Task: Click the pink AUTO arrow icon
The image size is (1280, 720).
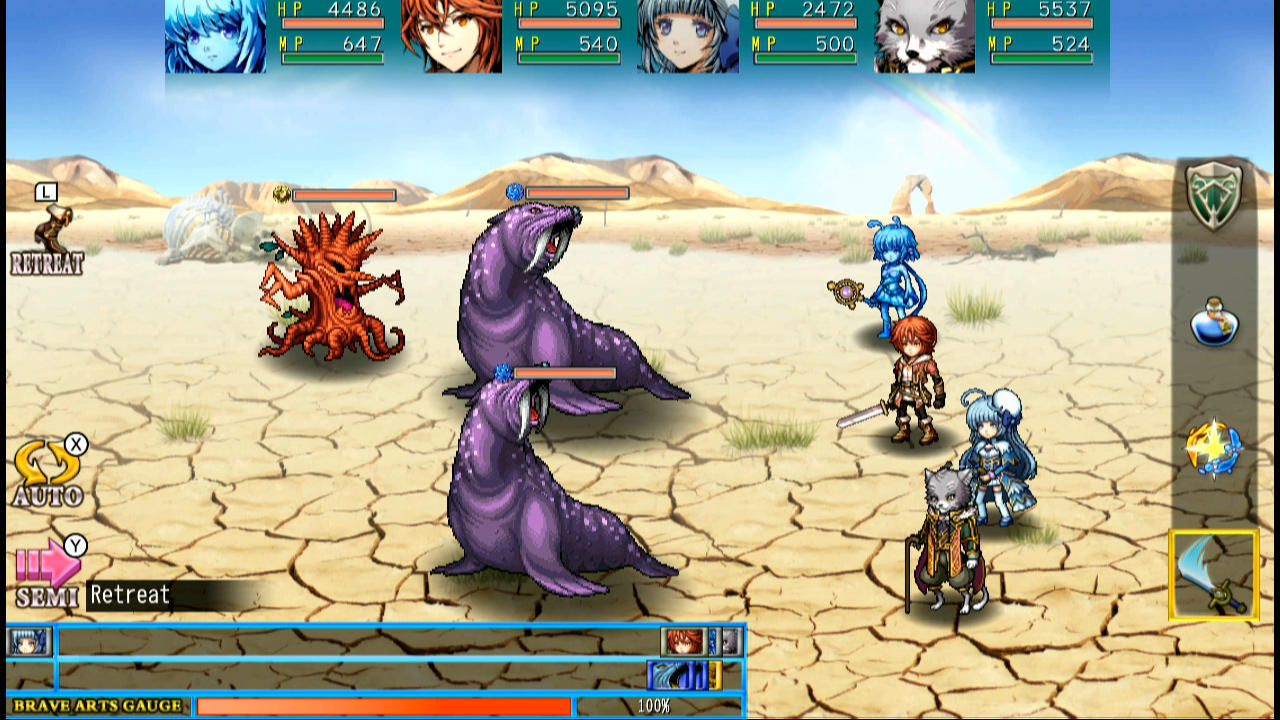Action: click(48, 460)
